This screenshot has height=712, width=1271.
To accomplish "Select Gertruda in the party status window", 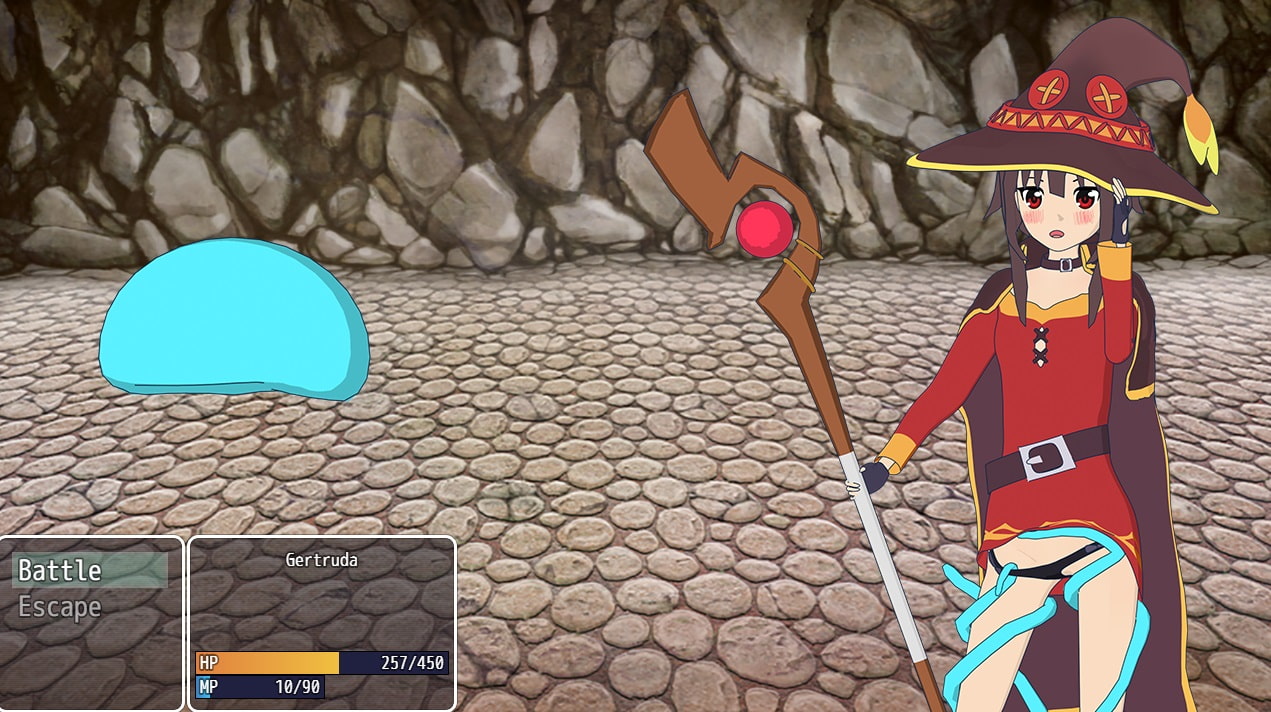I will click(x=321, y=561).
